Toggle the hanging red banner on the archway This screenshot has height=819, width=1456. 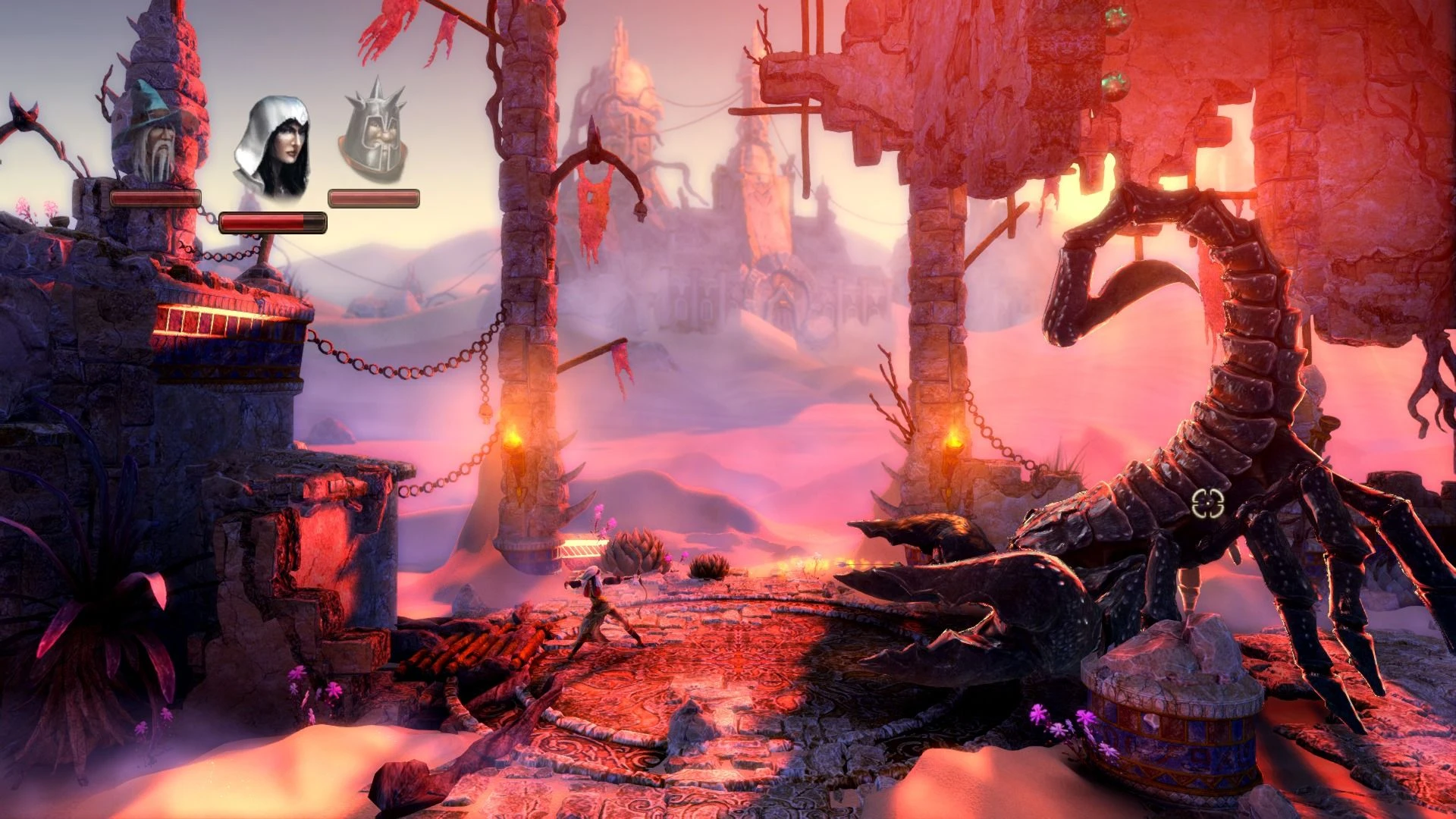tap(596, 205)
